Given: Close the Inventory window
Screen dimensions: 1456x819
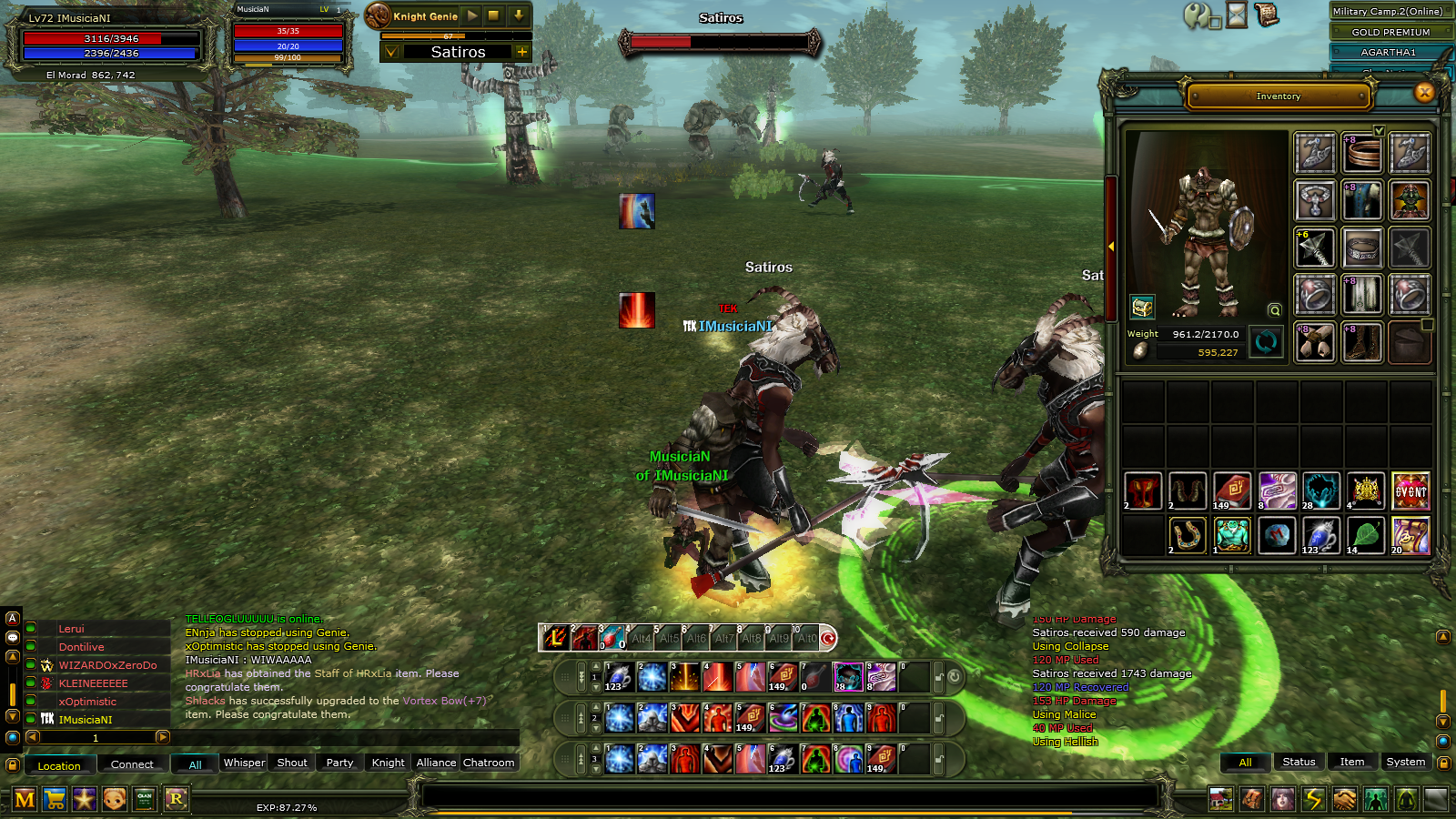Looking at the screenshot, I should pyautogui.click(x=1424, y=93).
